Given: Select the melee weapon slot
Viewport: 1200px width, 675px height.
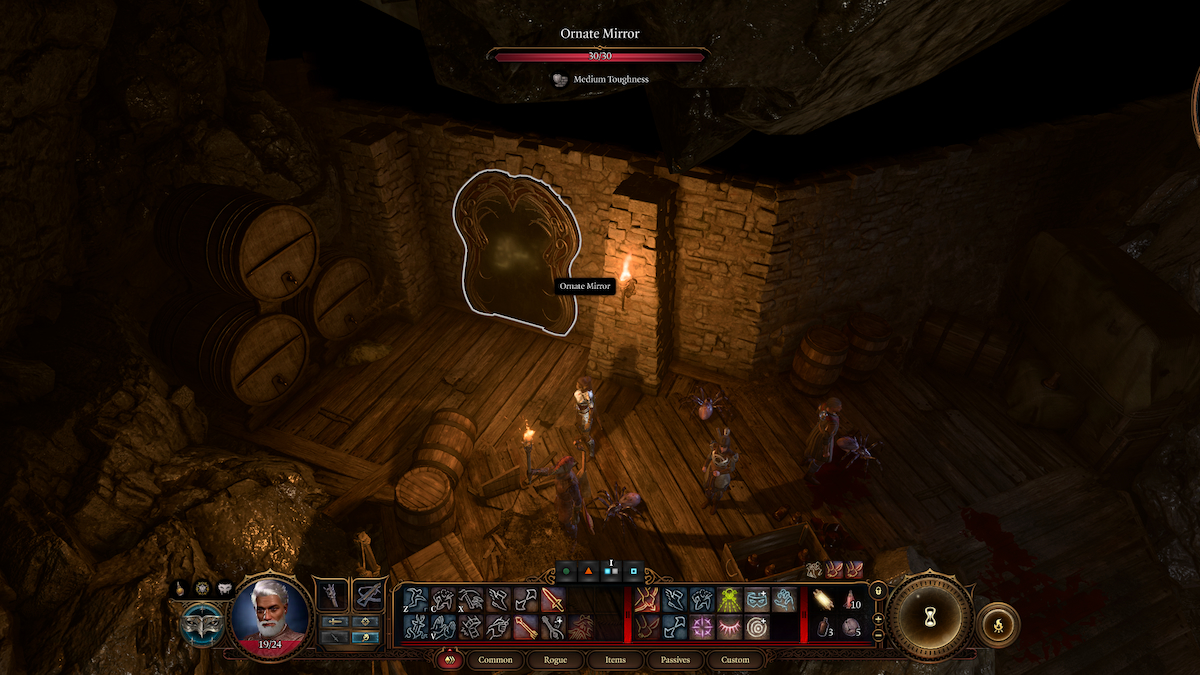Looking at the screenshot, I should coord(331,597).
